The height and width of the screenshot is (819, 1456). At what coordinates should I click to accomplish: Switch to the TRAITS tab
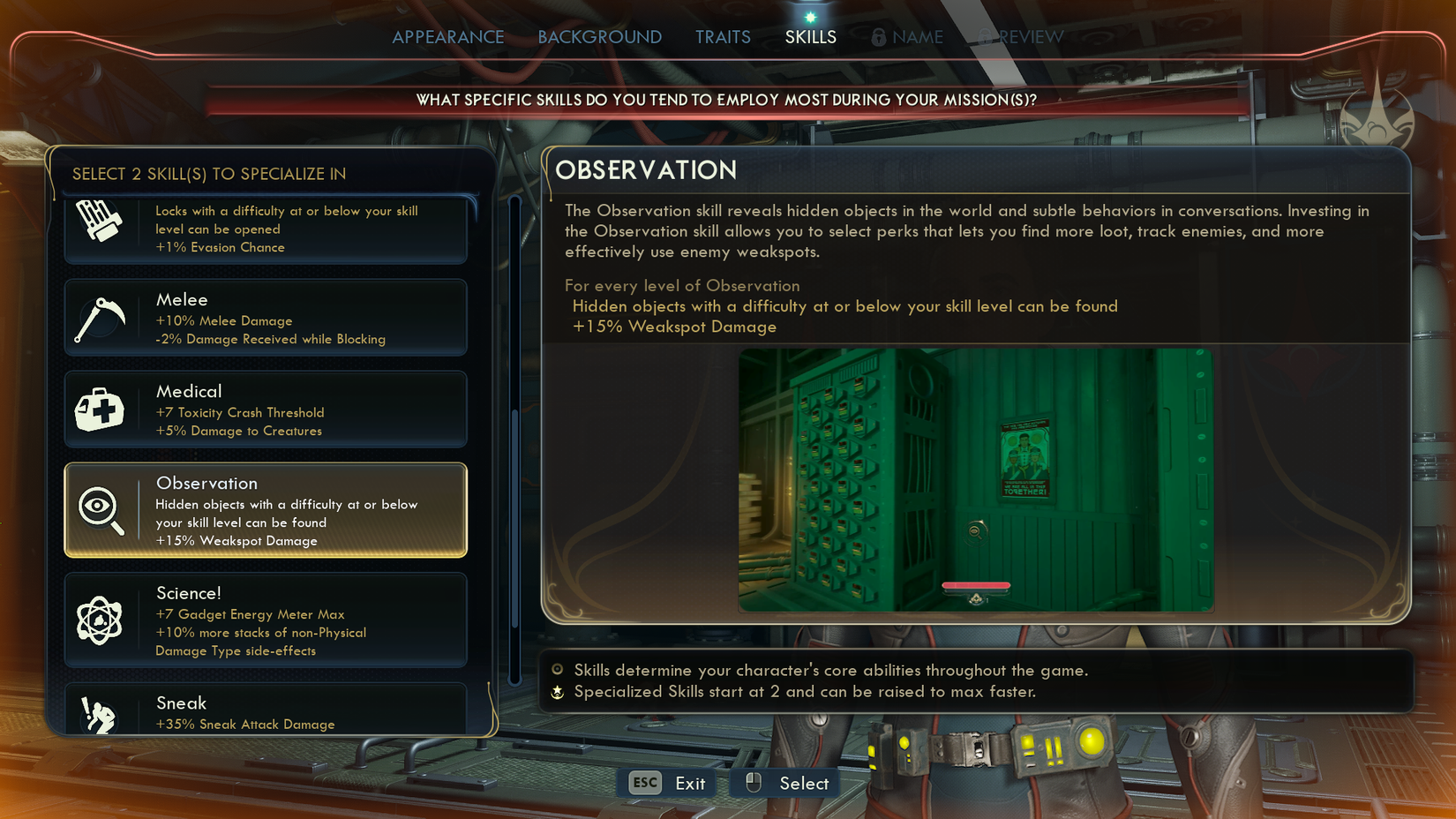pyautogui.click(x=723, y=37)
